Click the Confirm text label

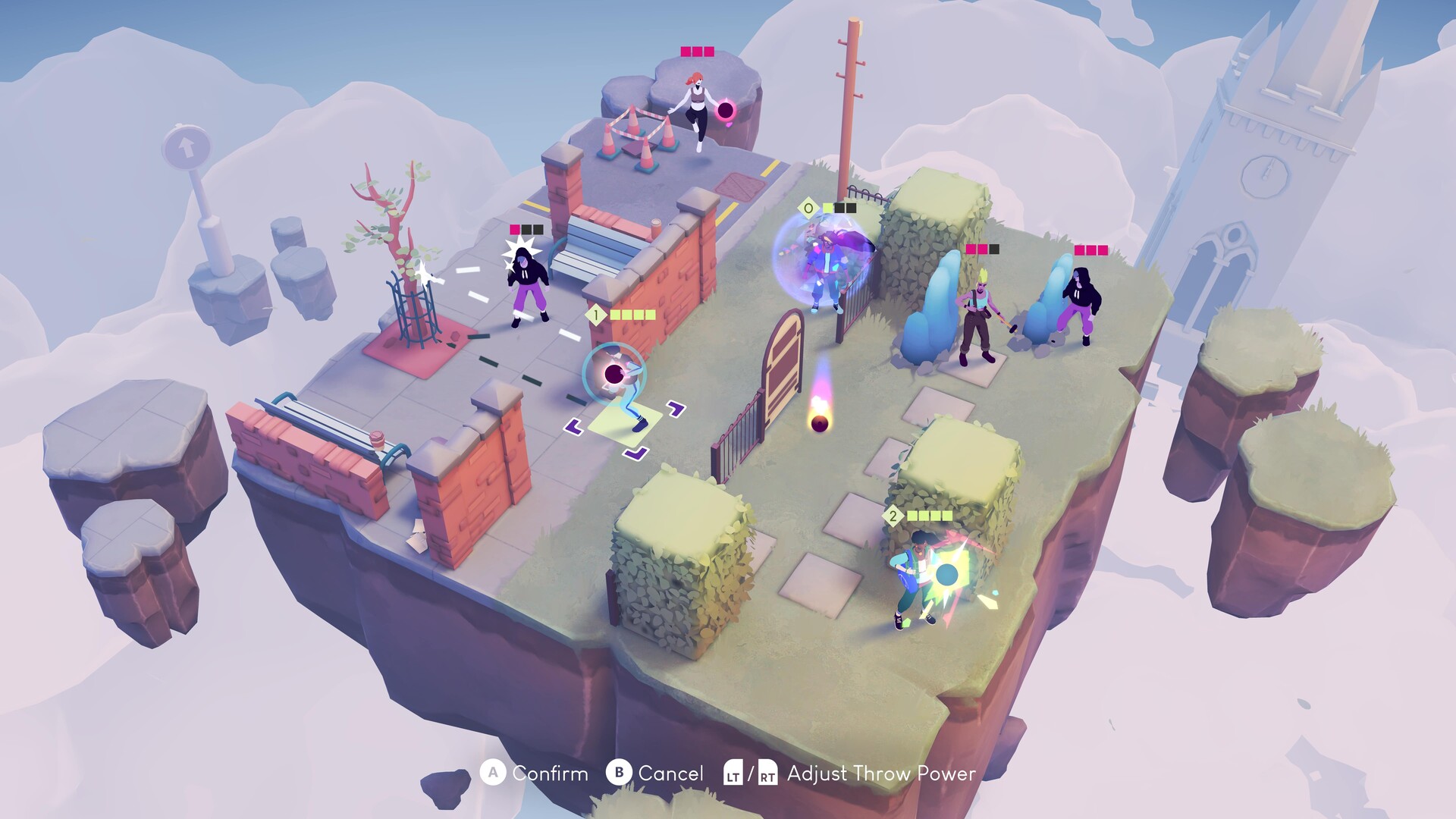(551, 774)
